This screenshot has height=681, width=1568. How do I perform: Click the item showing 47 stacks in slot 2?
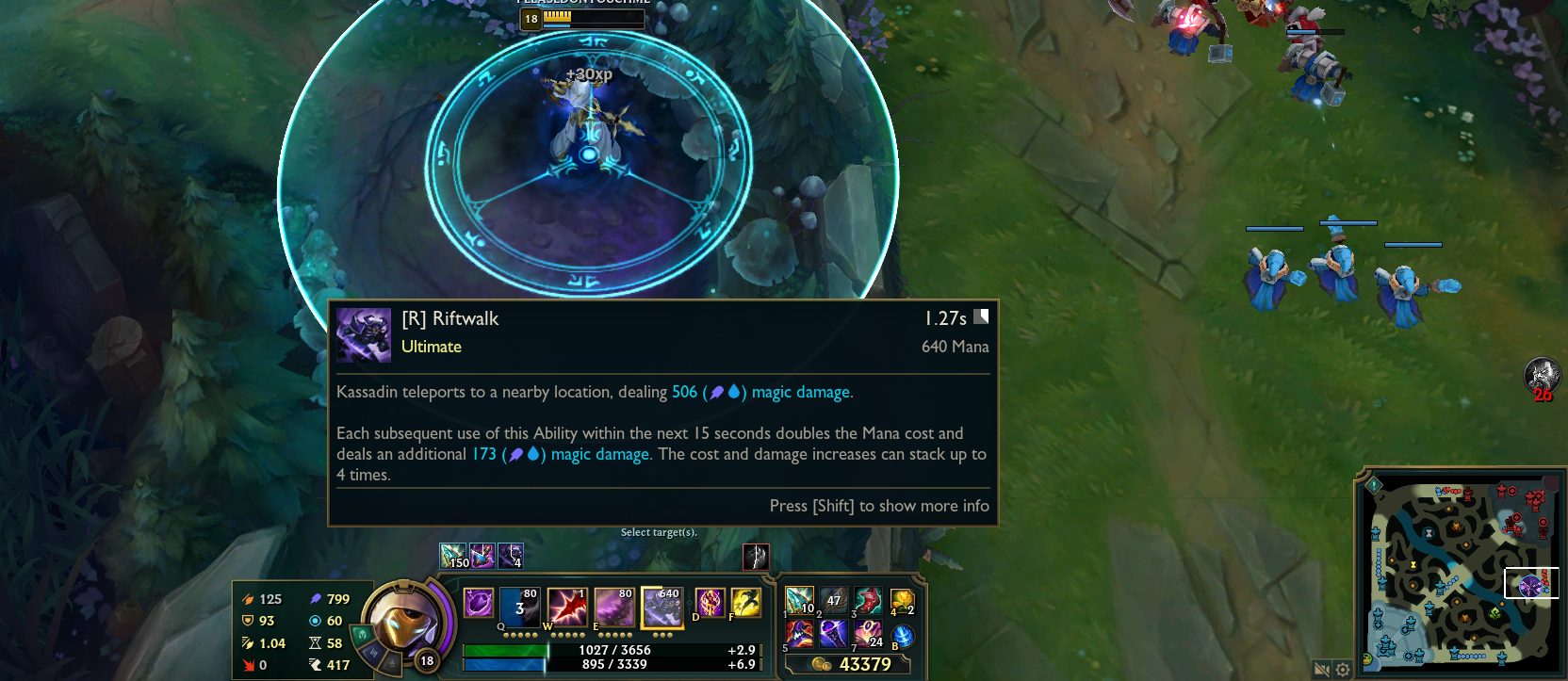point(833,600)
